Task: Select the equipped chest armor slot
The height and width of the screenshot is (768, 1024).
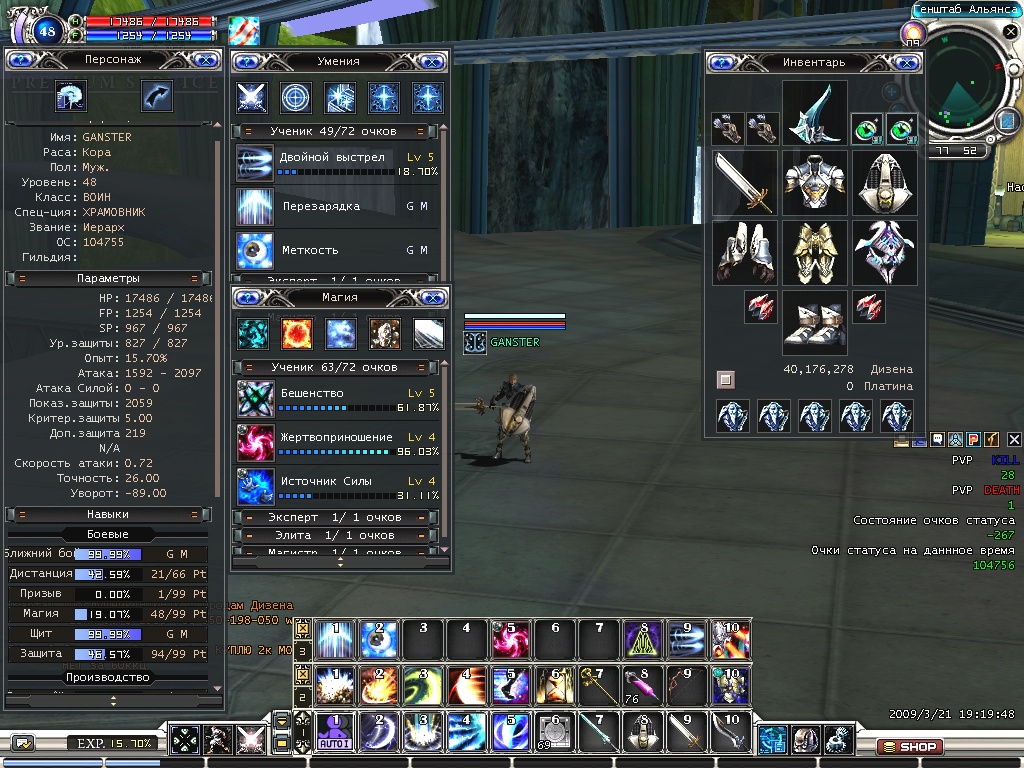Action: 814,183
